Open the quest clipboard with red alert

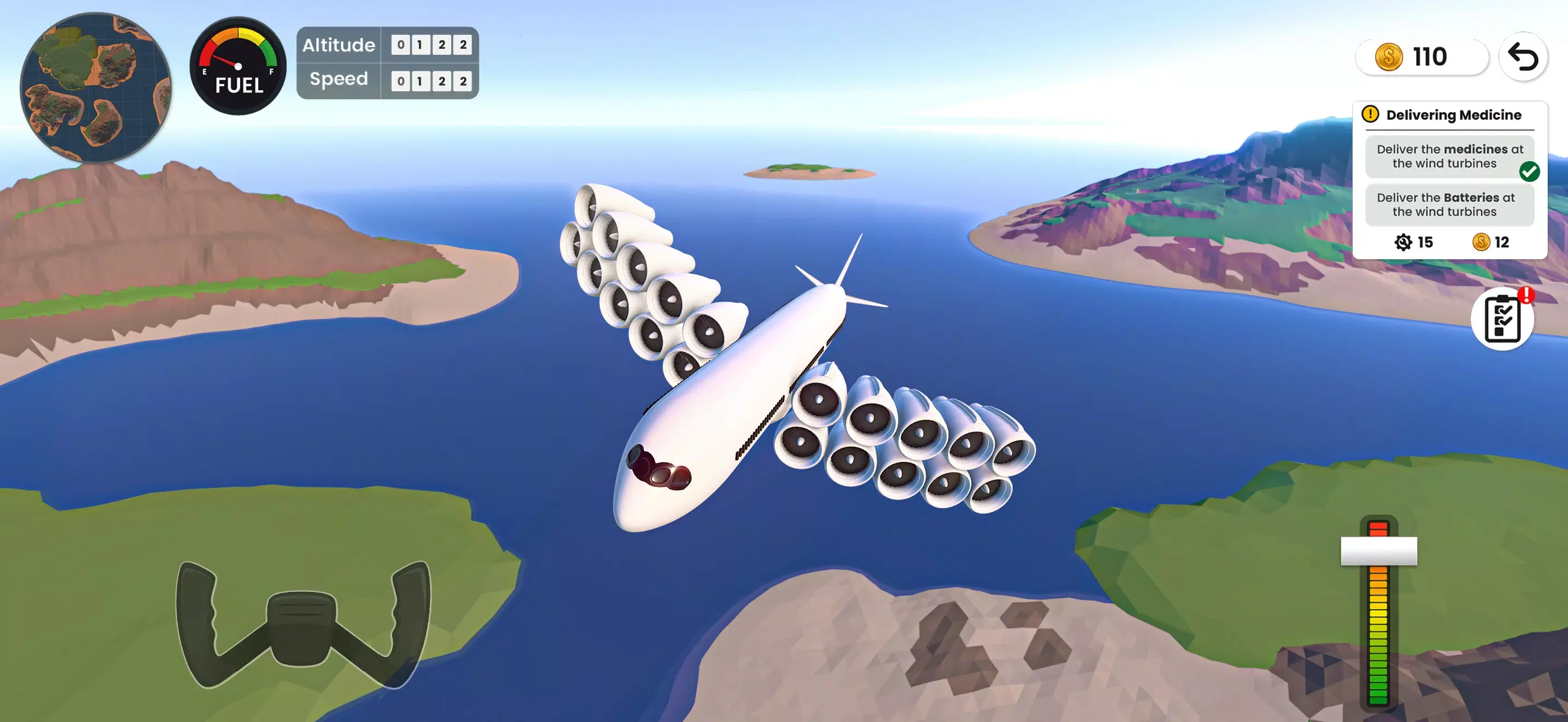[1501, 318]
